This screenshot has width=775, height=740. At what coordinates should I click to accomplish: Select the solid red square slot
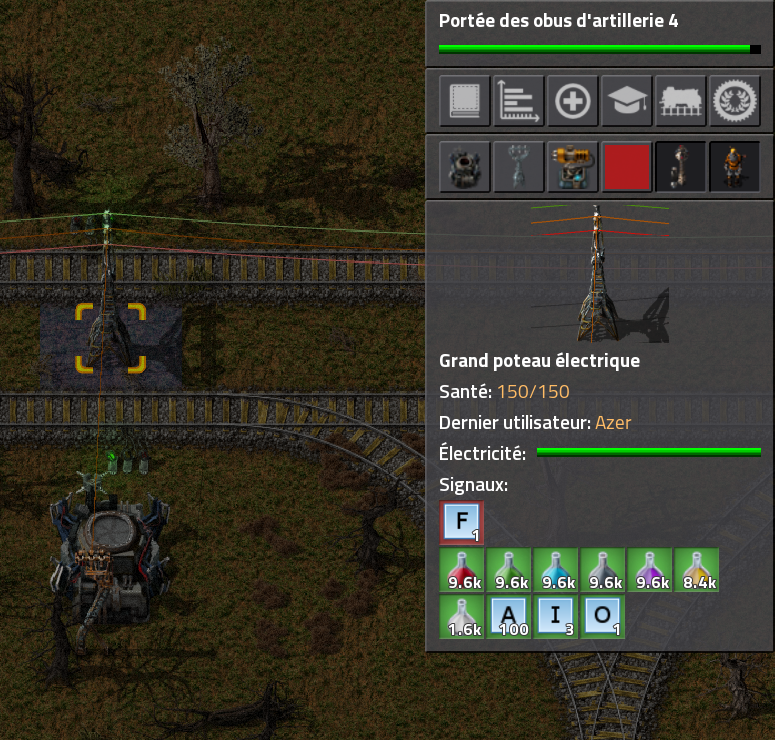(627, 166)
